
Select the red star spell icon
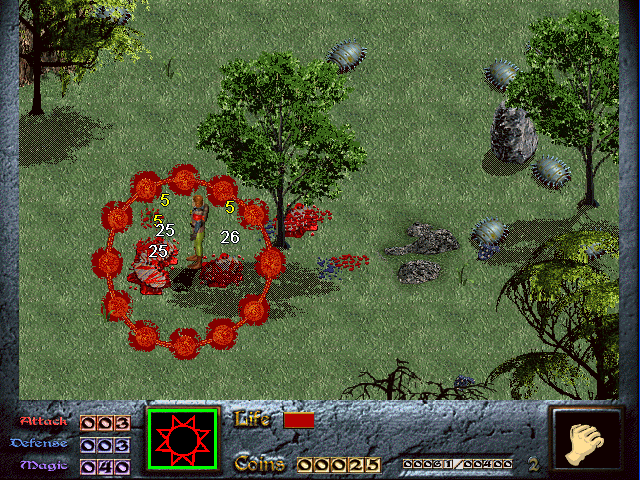[182, 439]
